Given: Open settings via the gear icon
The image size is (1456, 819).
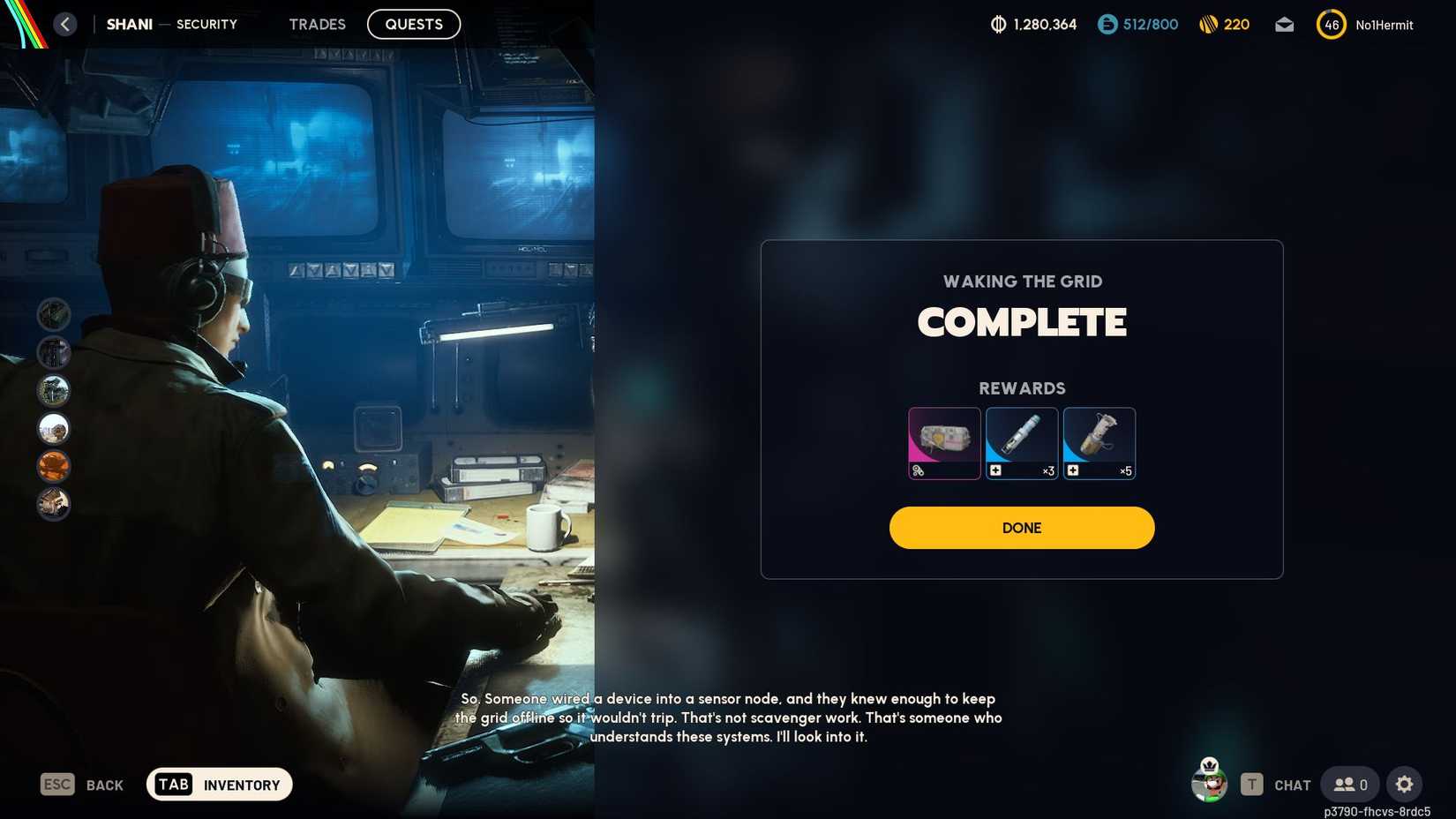Looking at the screenshot, I should (1405, 784).
